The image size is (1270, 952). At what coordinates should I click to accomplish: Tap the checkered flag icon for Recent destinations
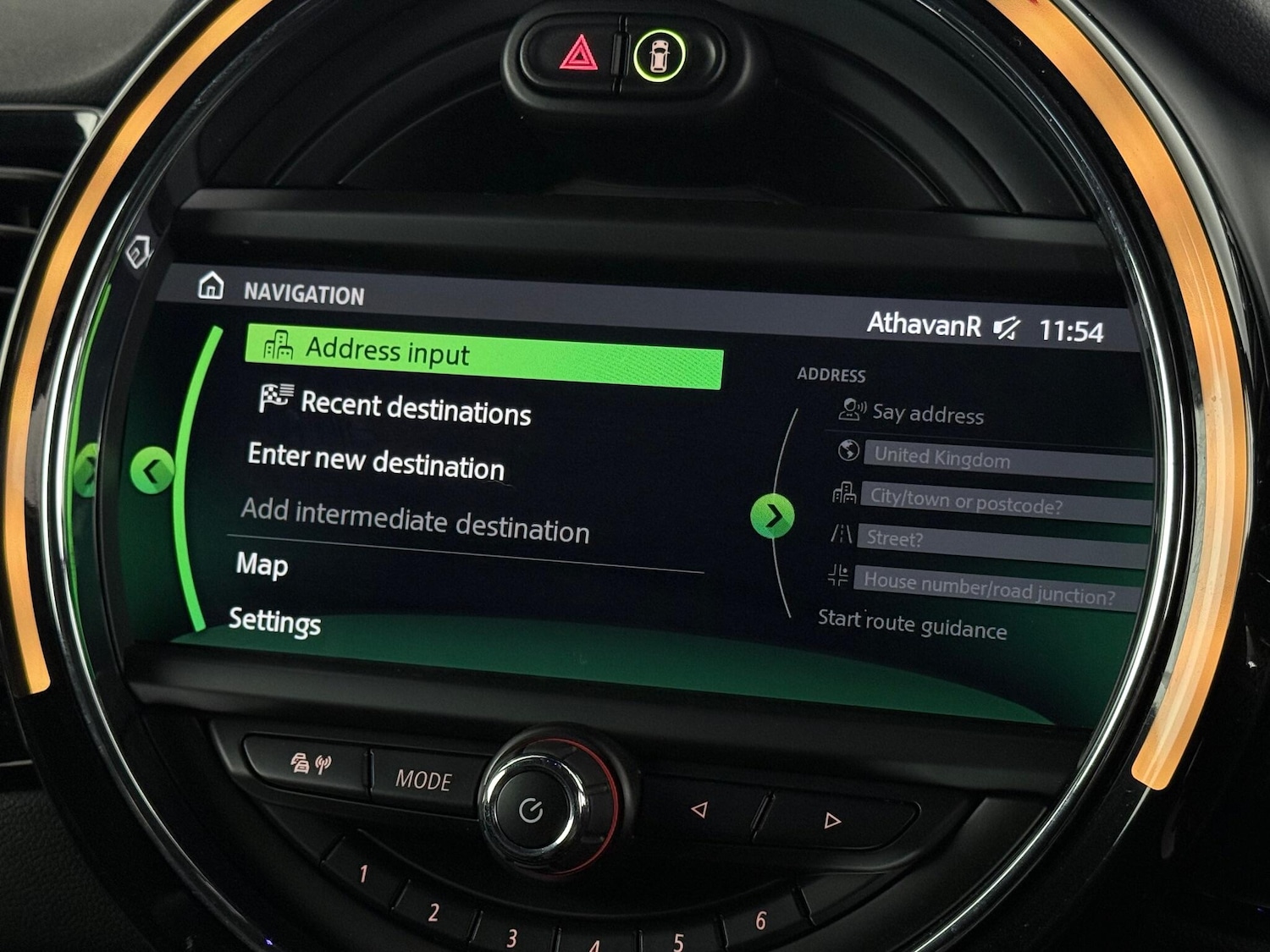[x=276, y=399]
